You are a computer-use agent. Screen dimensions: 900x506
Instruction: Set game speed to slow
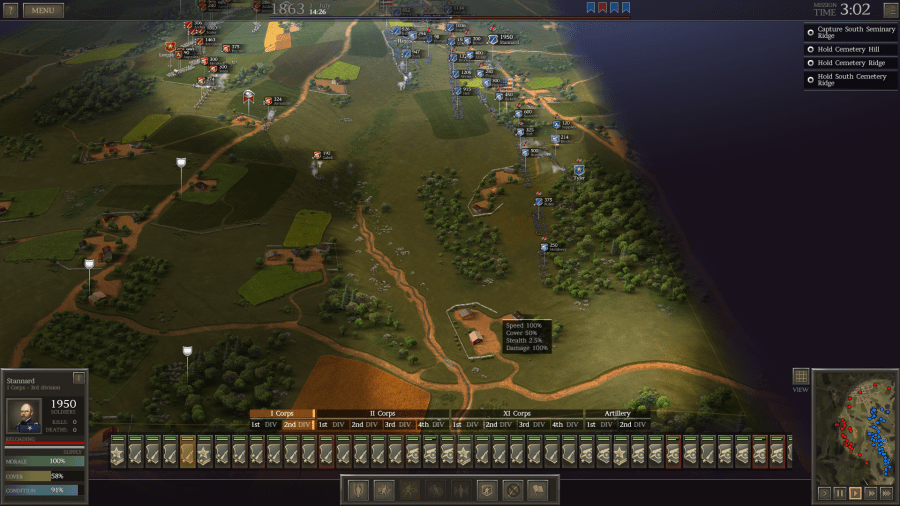click(x=823, y=493)
